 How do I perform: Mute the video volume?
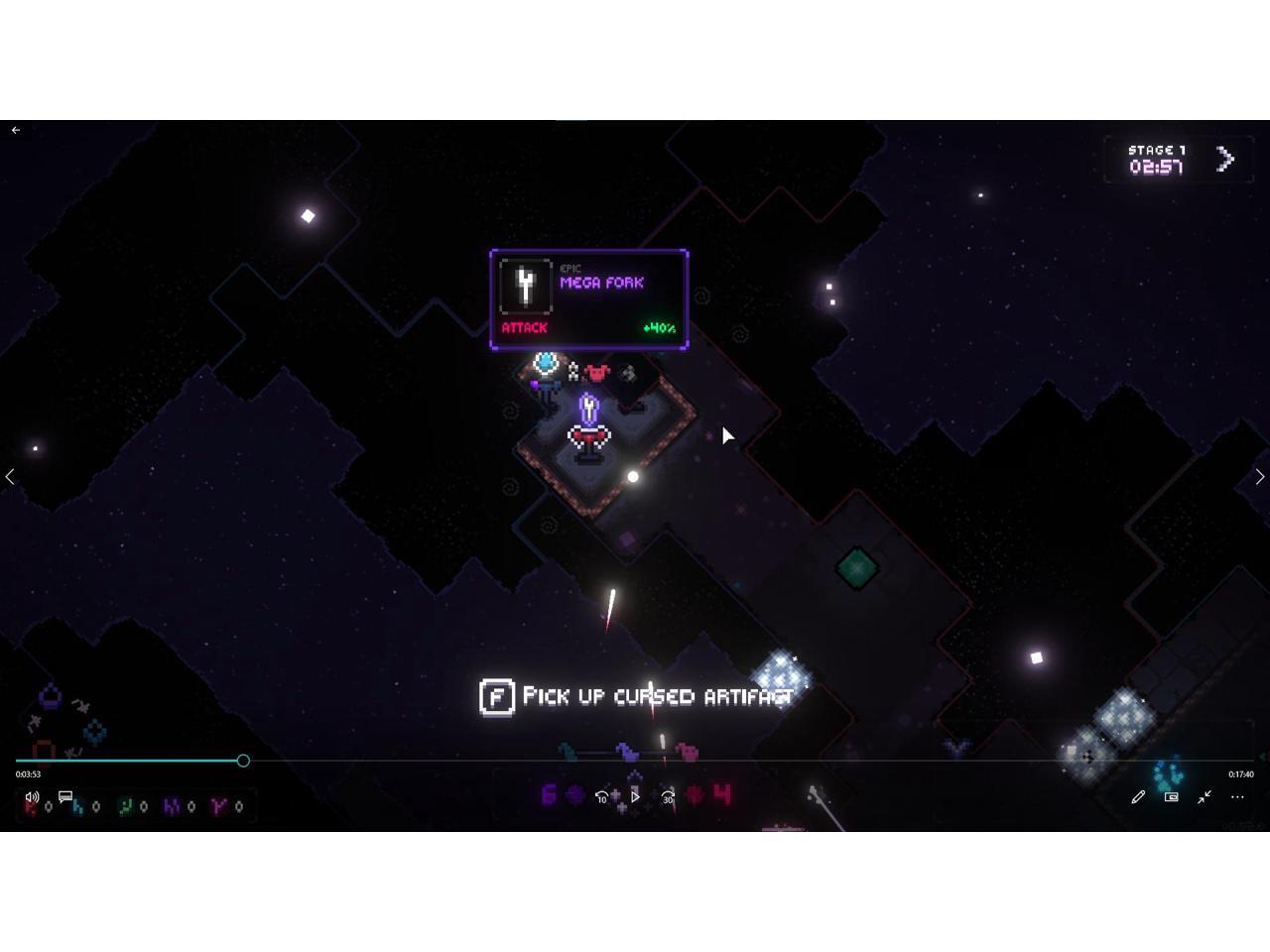tap(32, 797)
